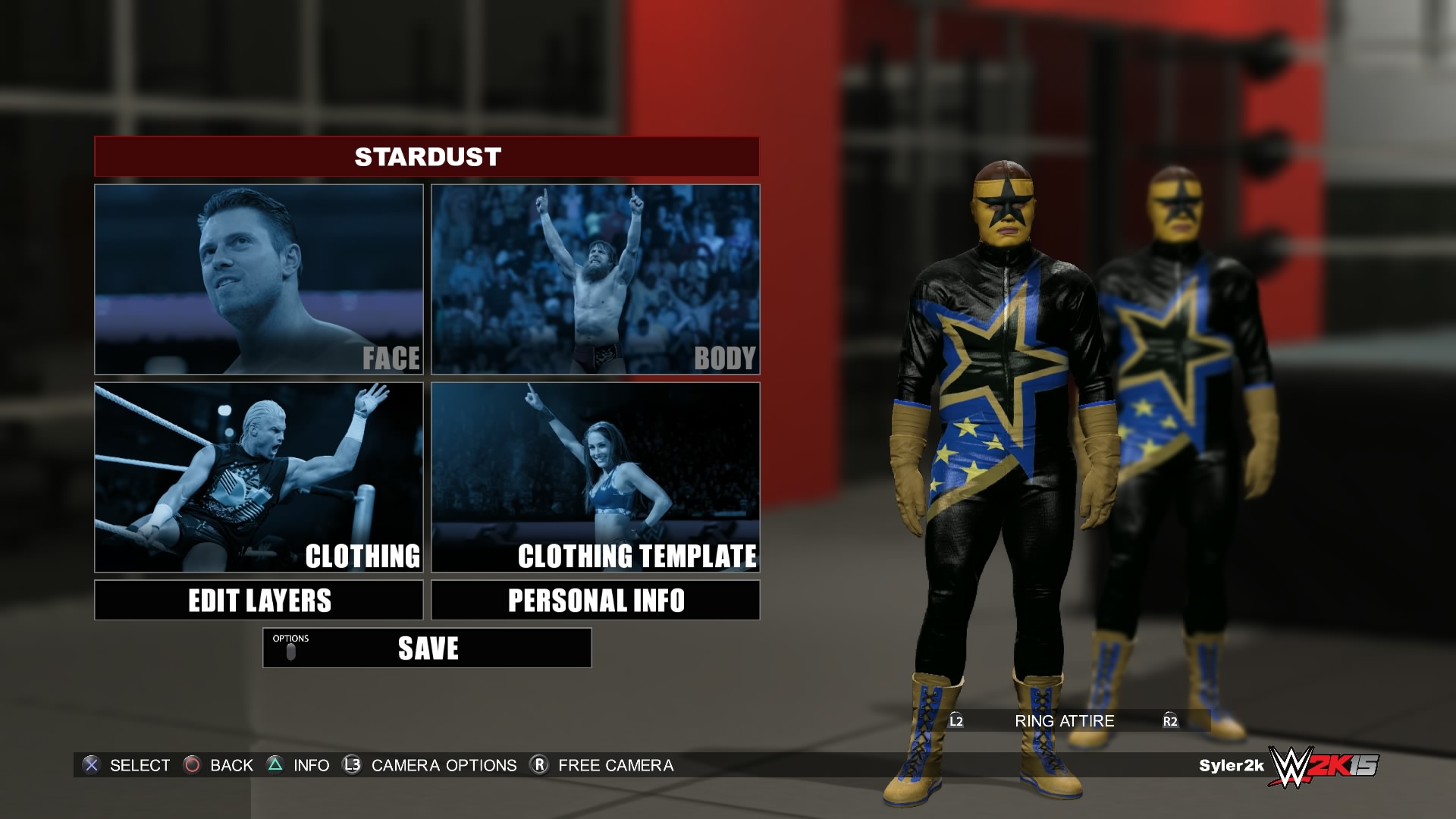Image resolution: width=1456 pixels, height=819 pixels.
Task: Save the Stardust superstar
Action: [427, 648]
